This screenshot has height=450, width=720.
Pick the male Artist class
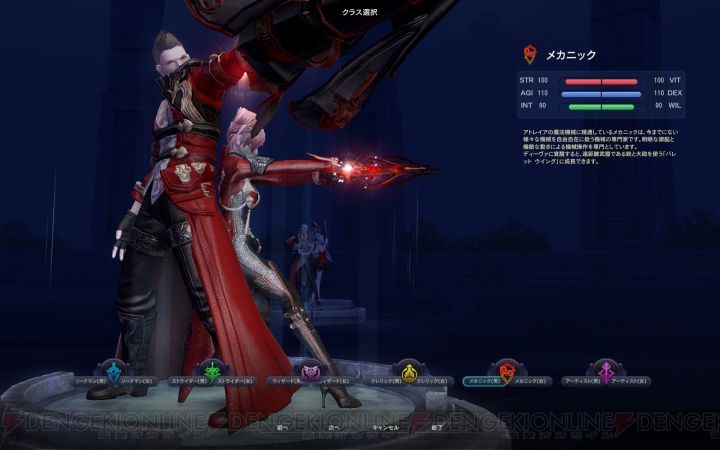(x=583, y=381)
